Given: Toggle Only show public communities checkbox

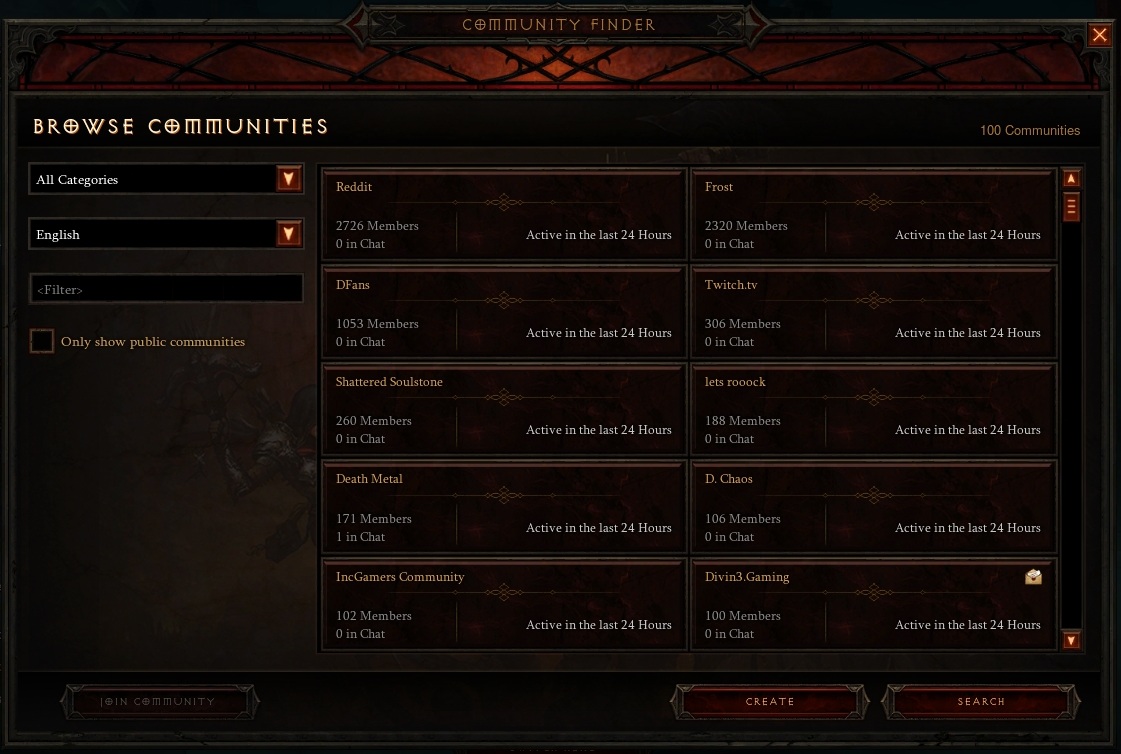Looking at the screenshot, I should pyautogui.click(x=42, y=342).
